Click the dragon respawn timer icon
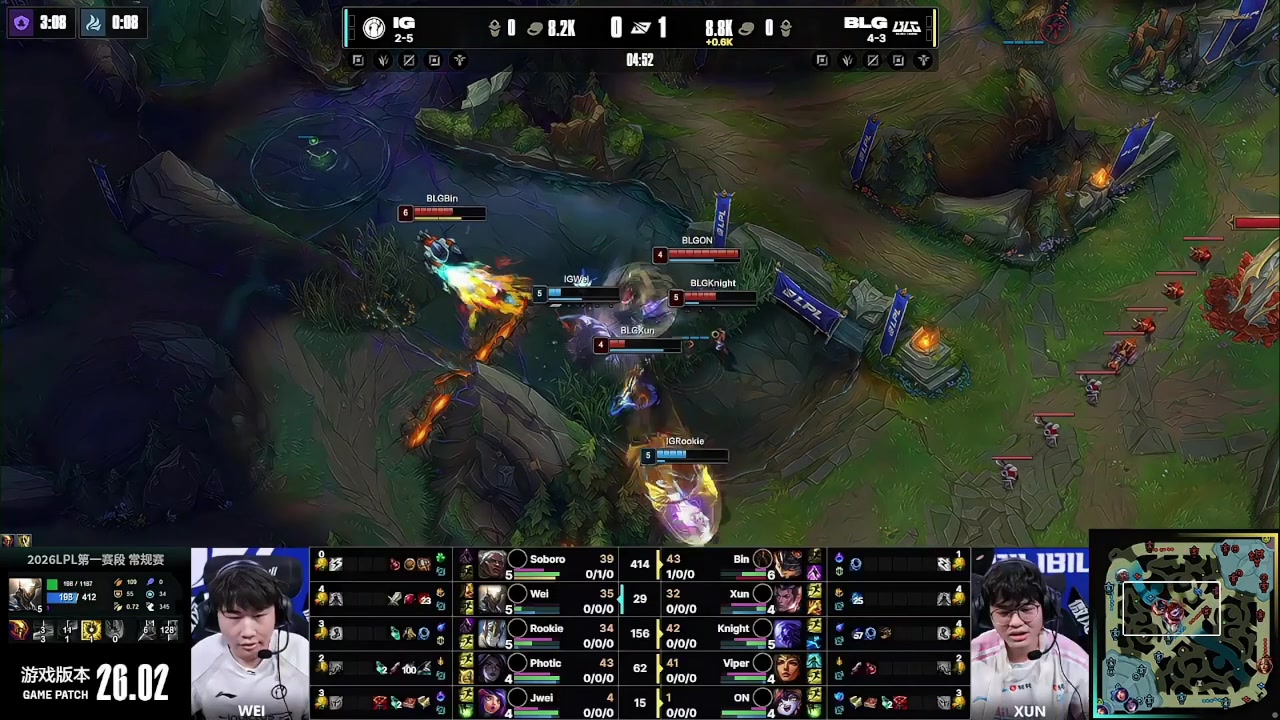Screen dimensions: 1280x720 click(x=94, y=22)
